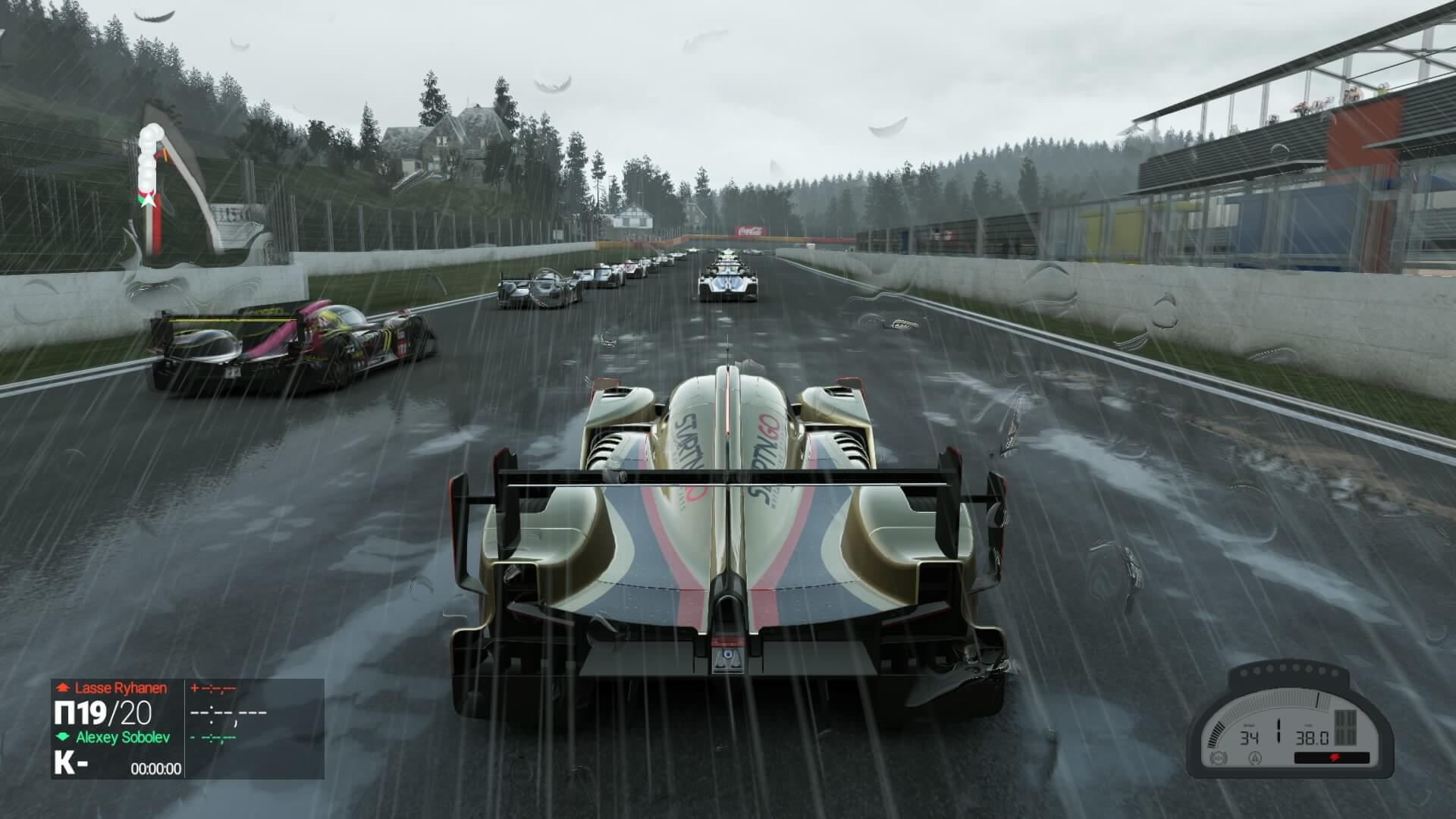Click the fuel readout showing 38.0
The image size is (1456, 819).
[1312, 738]
